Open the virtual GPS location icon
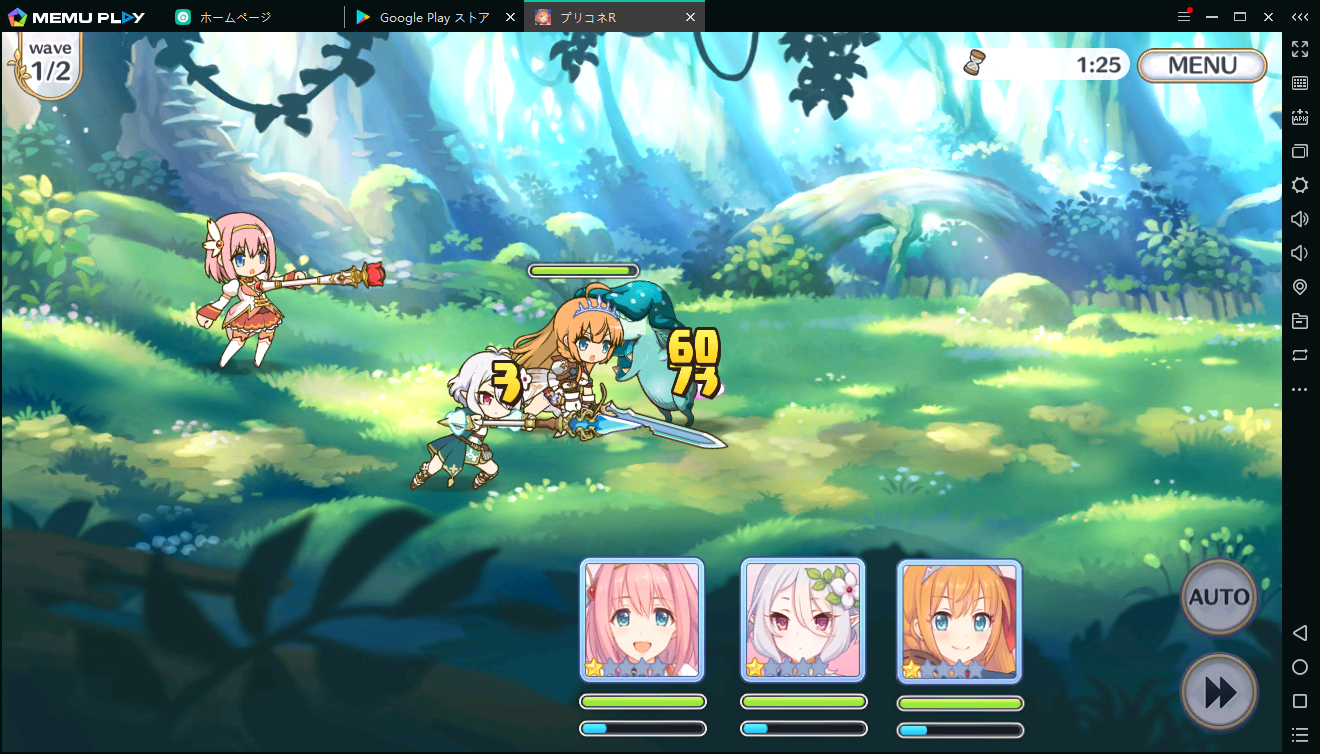The width and height of the screenshot is (1320, 754). pos(1300,287)
